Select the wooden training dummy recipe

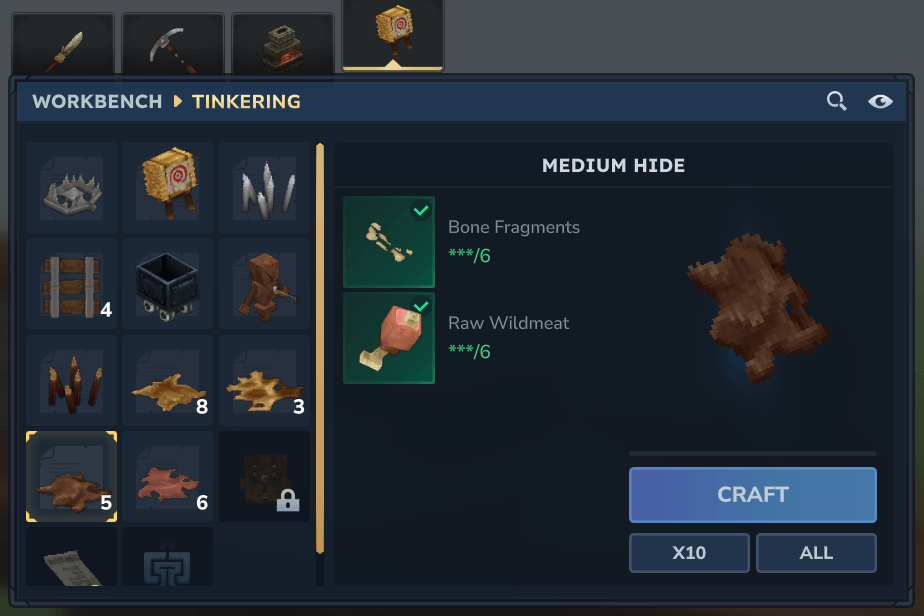[264, 284]
